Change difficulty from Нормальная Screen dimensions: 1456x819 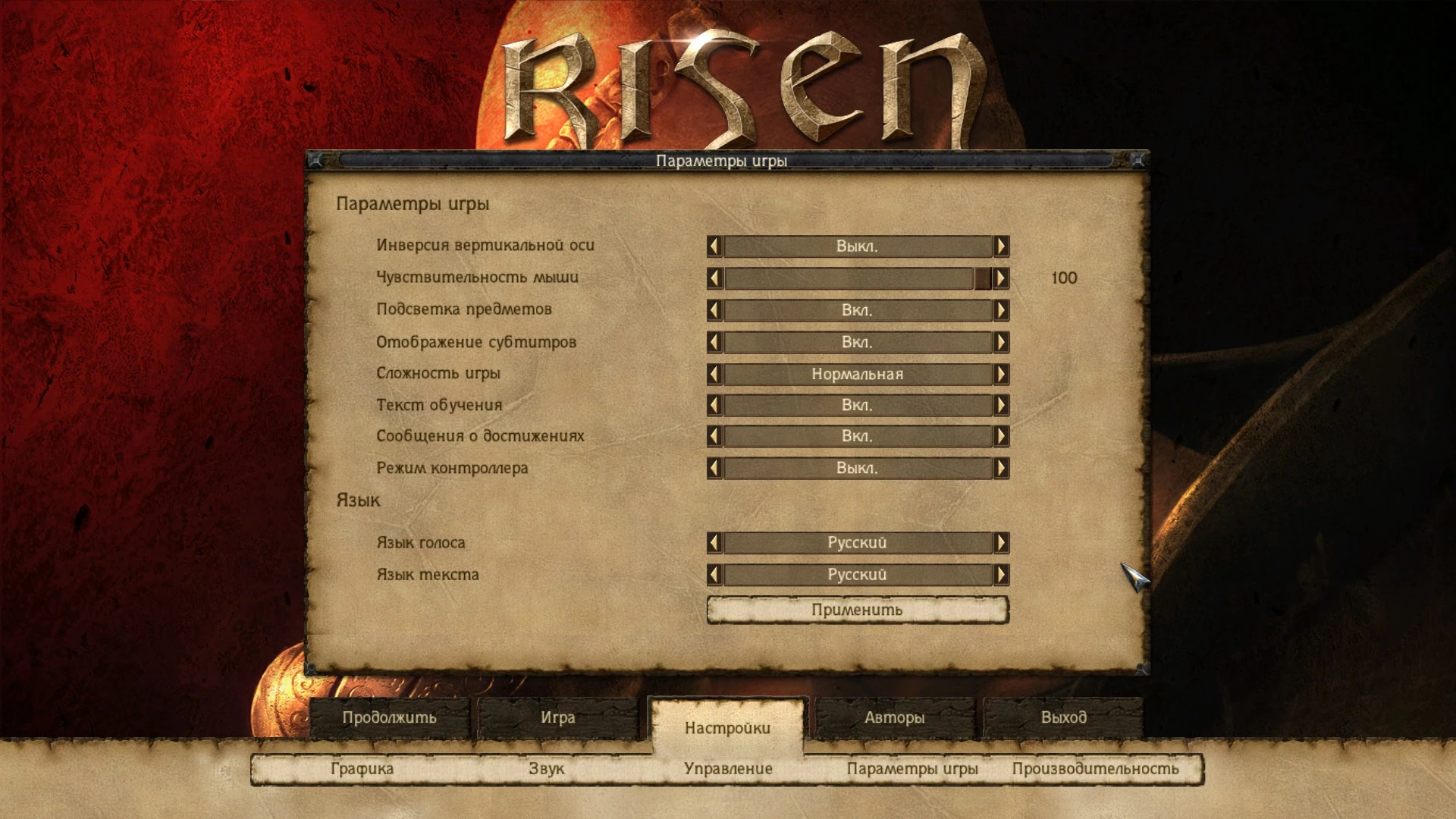[1001, 374]
